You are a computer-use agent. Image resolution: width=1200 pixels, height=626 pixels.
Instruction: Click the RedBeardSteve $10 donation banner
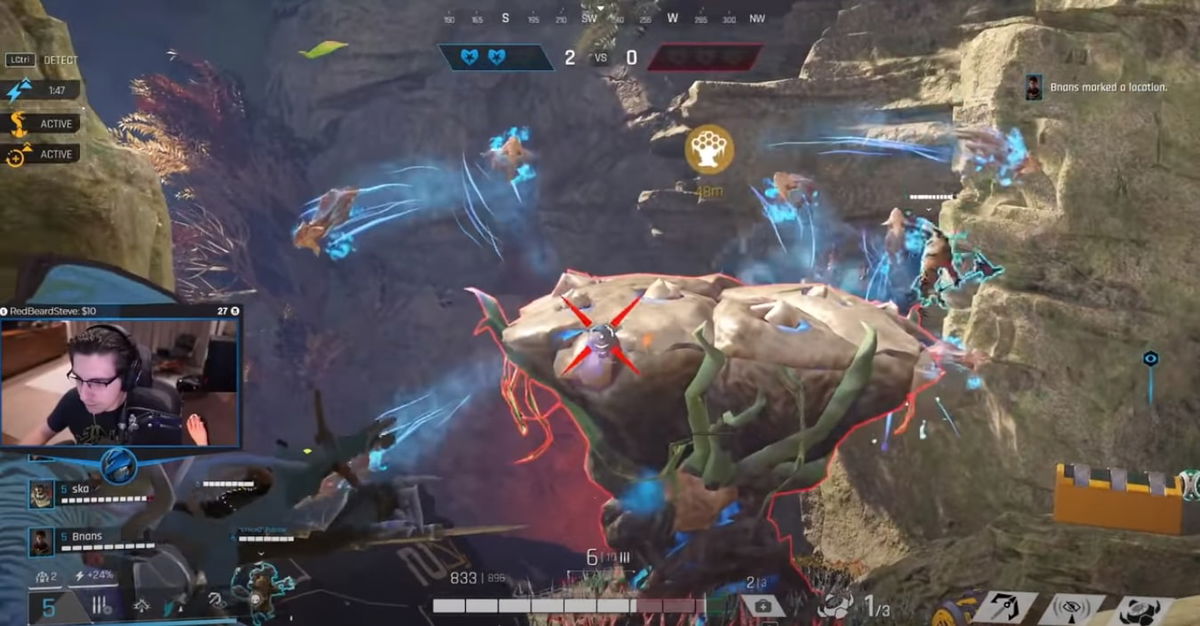click(120, 312)
